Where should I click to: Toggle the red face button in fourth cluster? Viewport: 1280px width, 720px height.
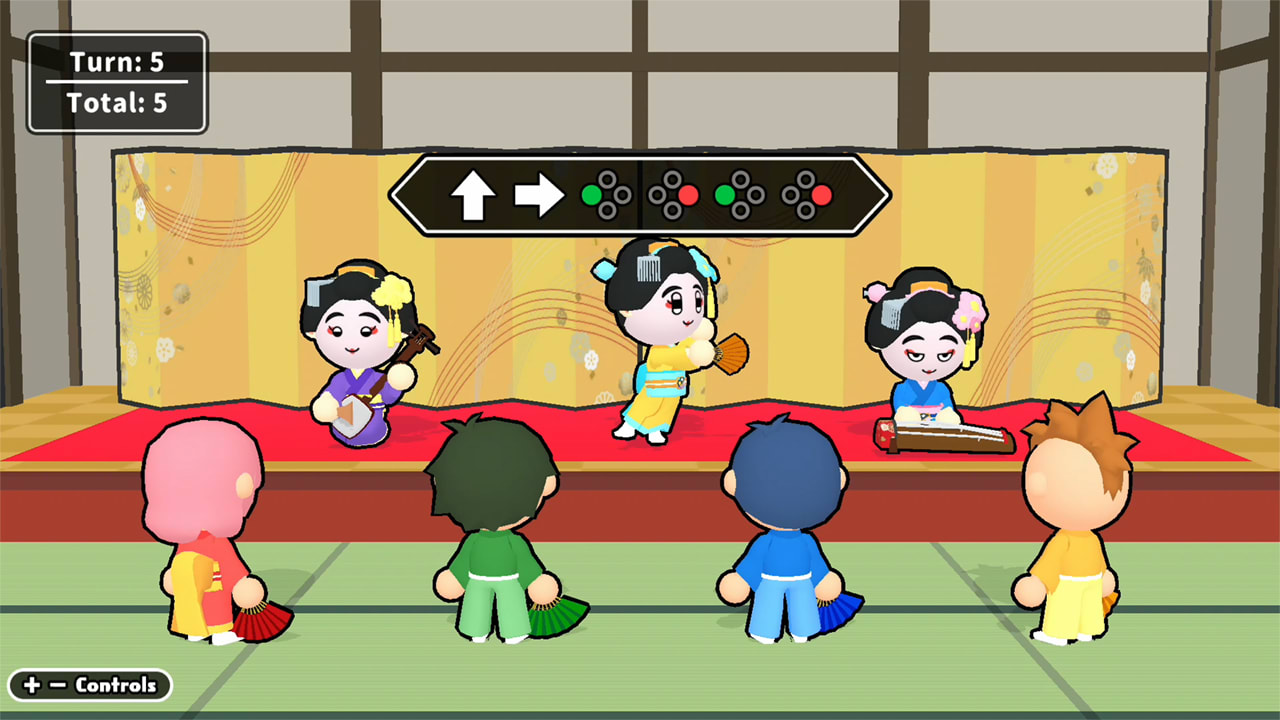(823, 194)
